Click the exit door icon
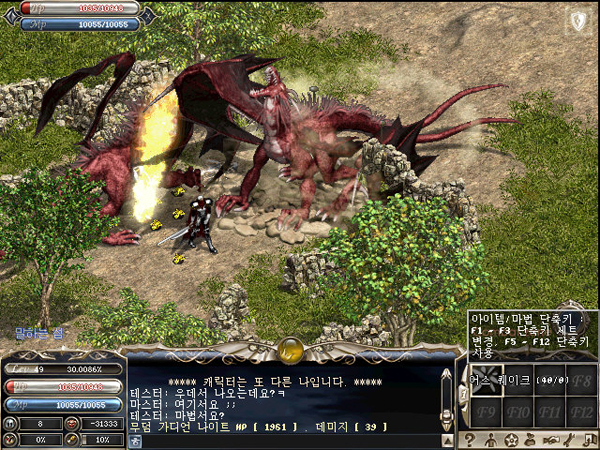The height and width of the screenshot is (450, 600). coord(588,440)
